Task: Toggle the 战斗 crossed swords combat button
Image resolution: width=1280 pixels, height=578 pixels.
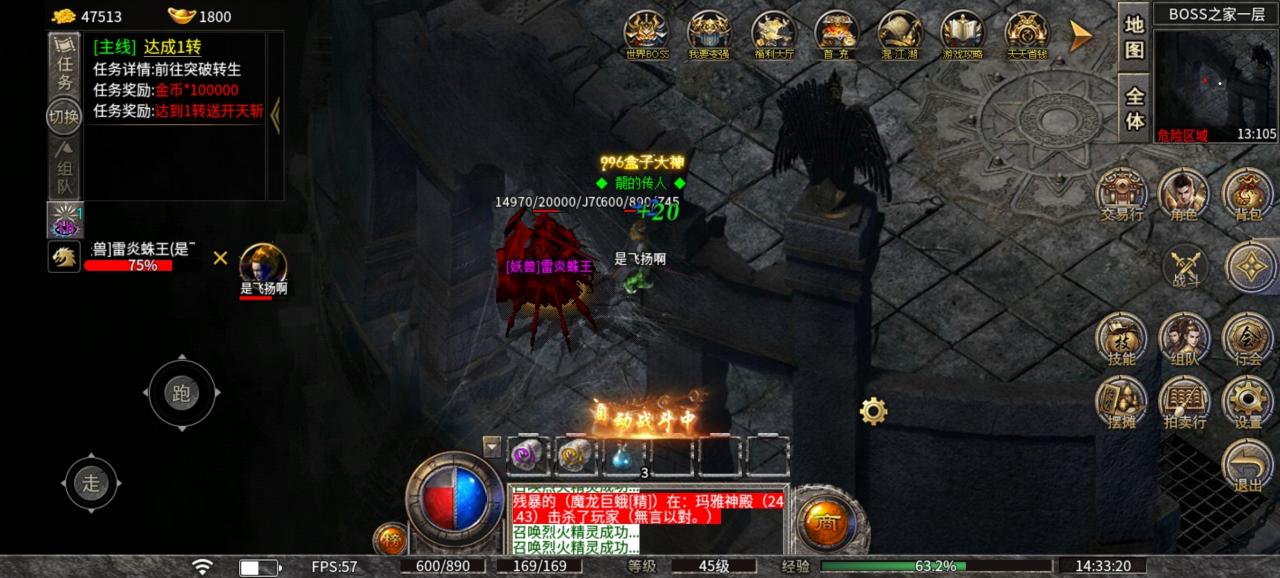Action: (1186, 266)
